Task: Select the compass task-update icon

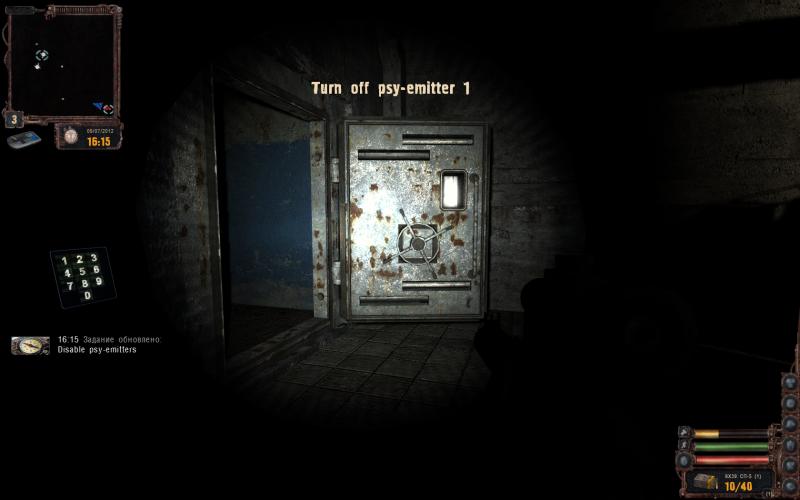Action: point(30,345)
